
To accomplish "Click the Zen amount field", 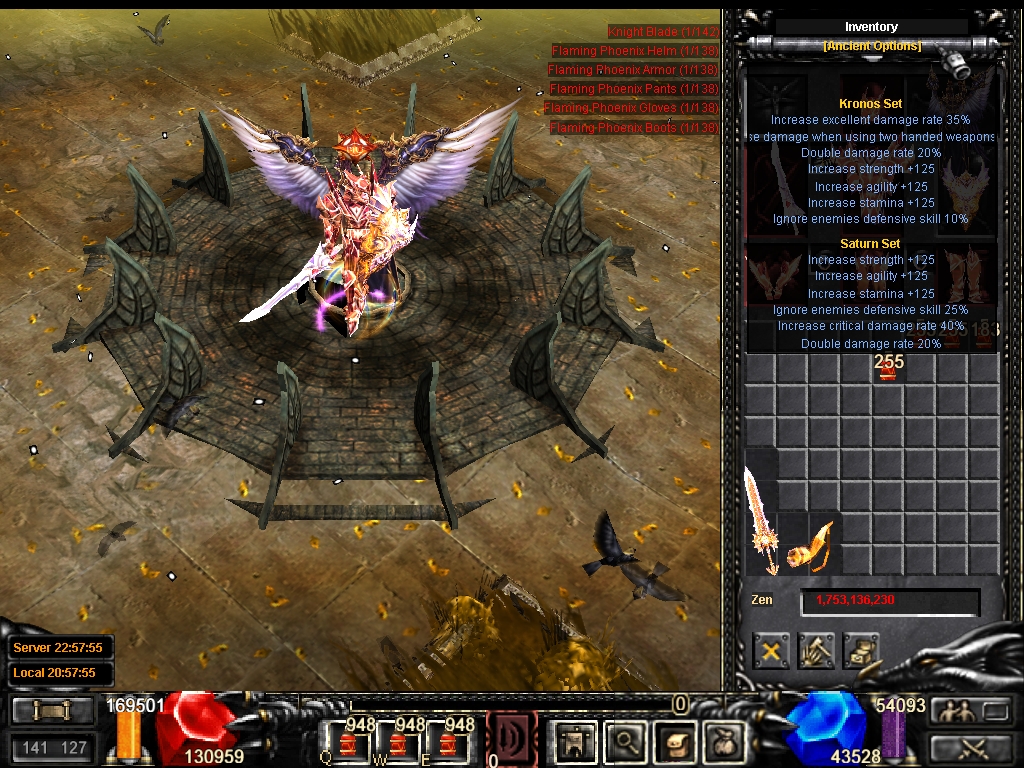I will 889,601.
